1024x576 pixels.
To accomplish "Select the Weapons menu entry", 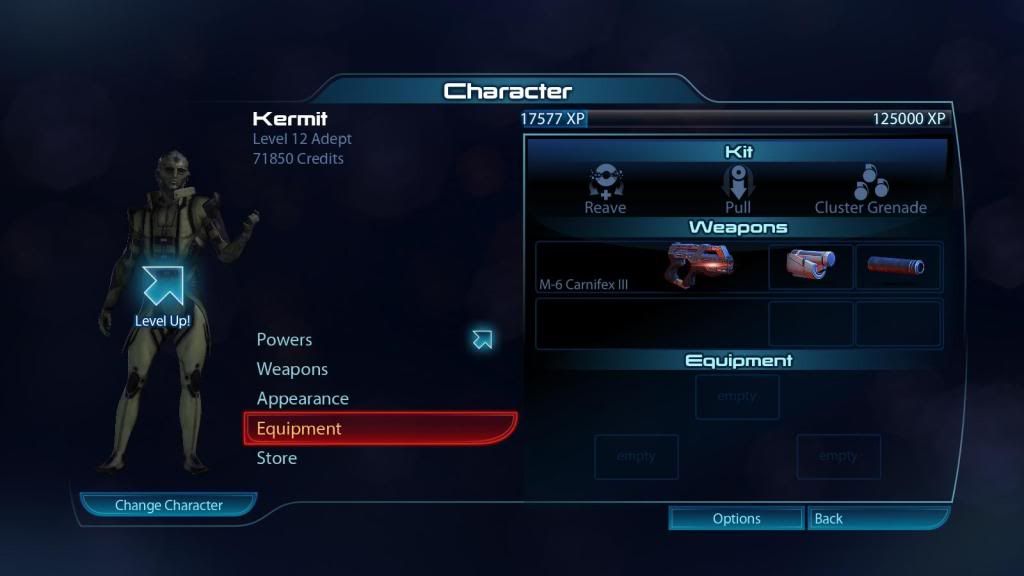I will click(x=292, y=369).
